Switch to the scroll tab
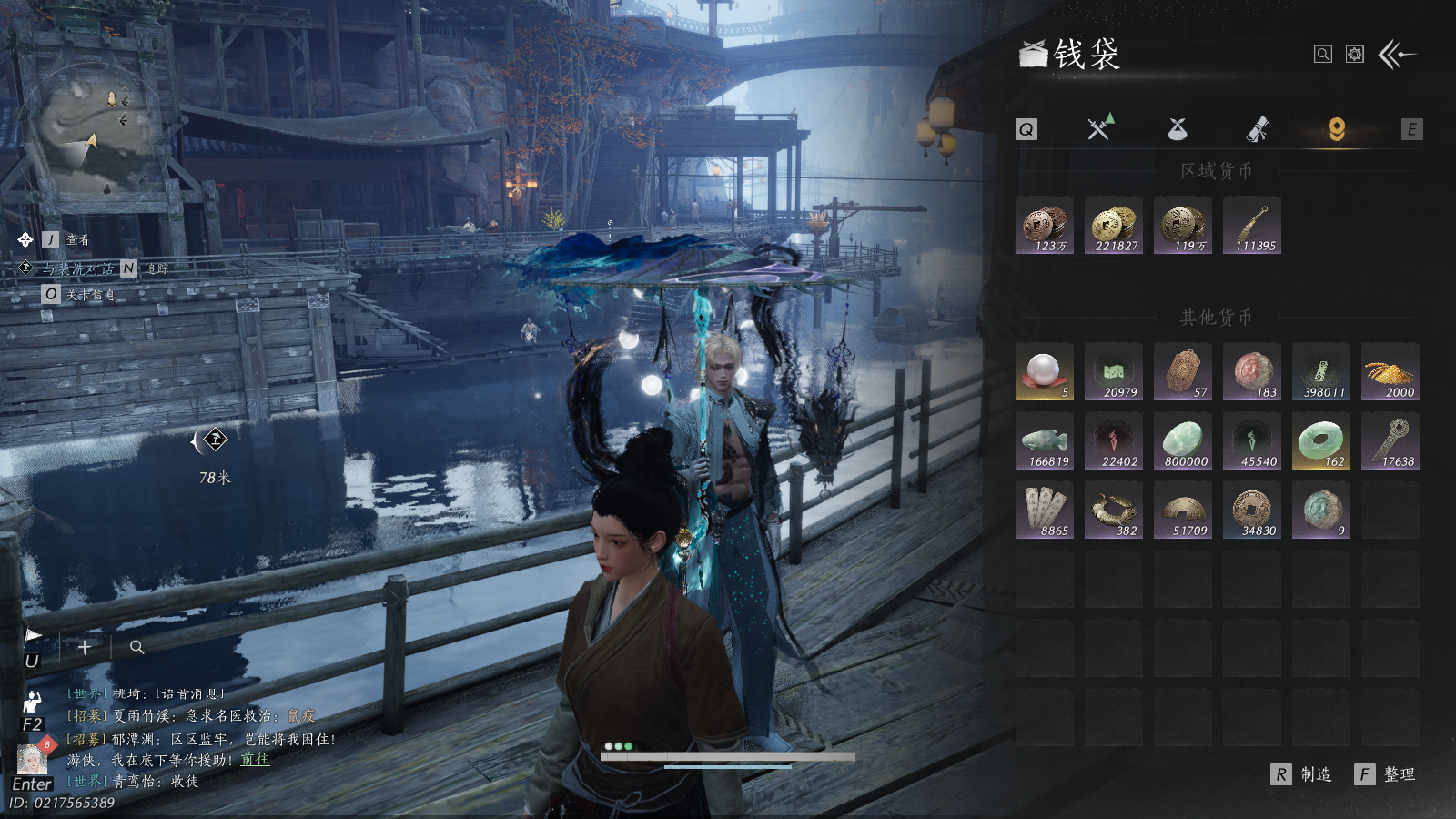The width and height of the screenshot is (1456, 819). click(1258, 129)
